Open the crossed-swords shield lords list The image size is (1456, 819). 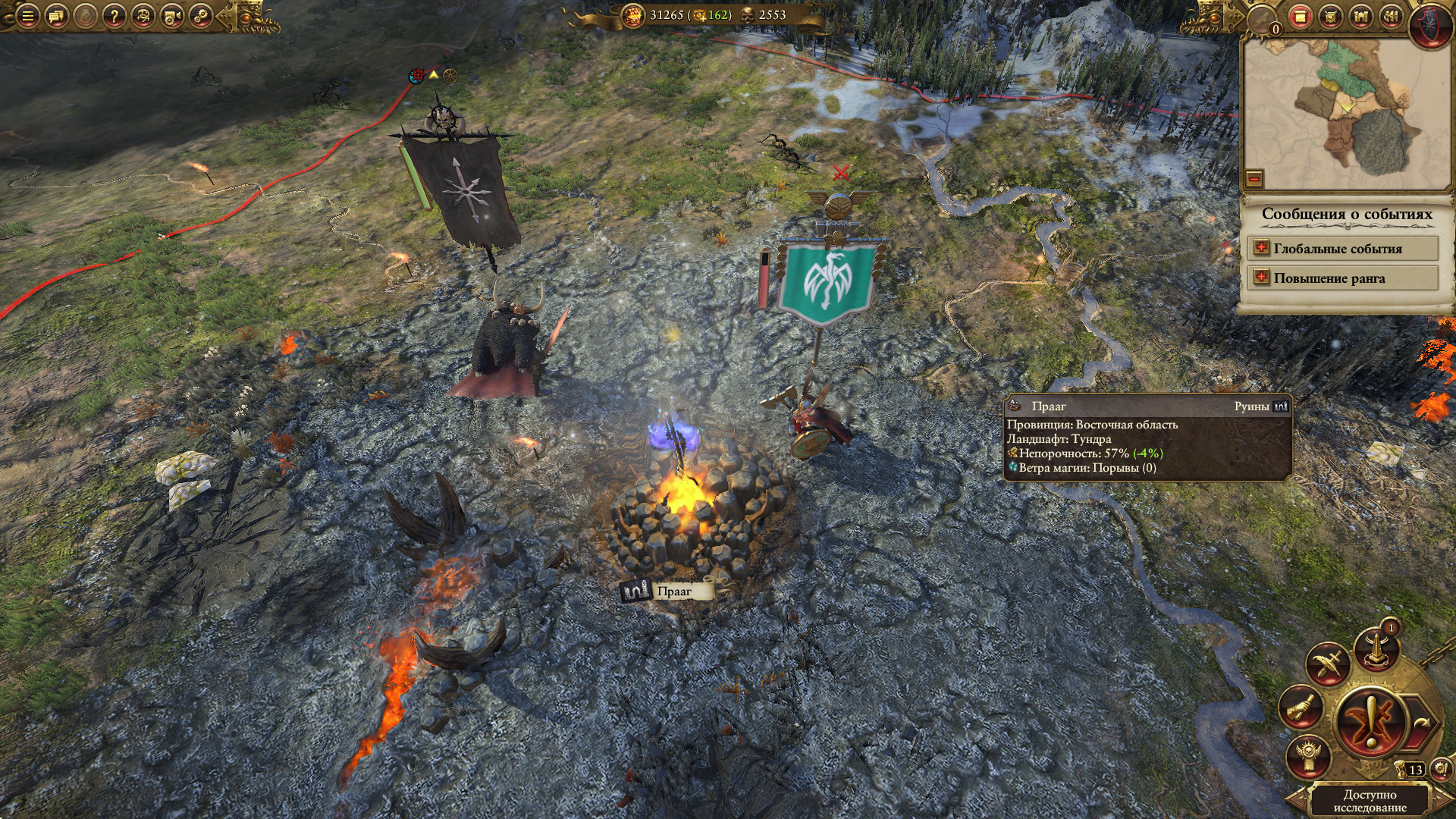pyautogui.click(x=1330, y=17)
